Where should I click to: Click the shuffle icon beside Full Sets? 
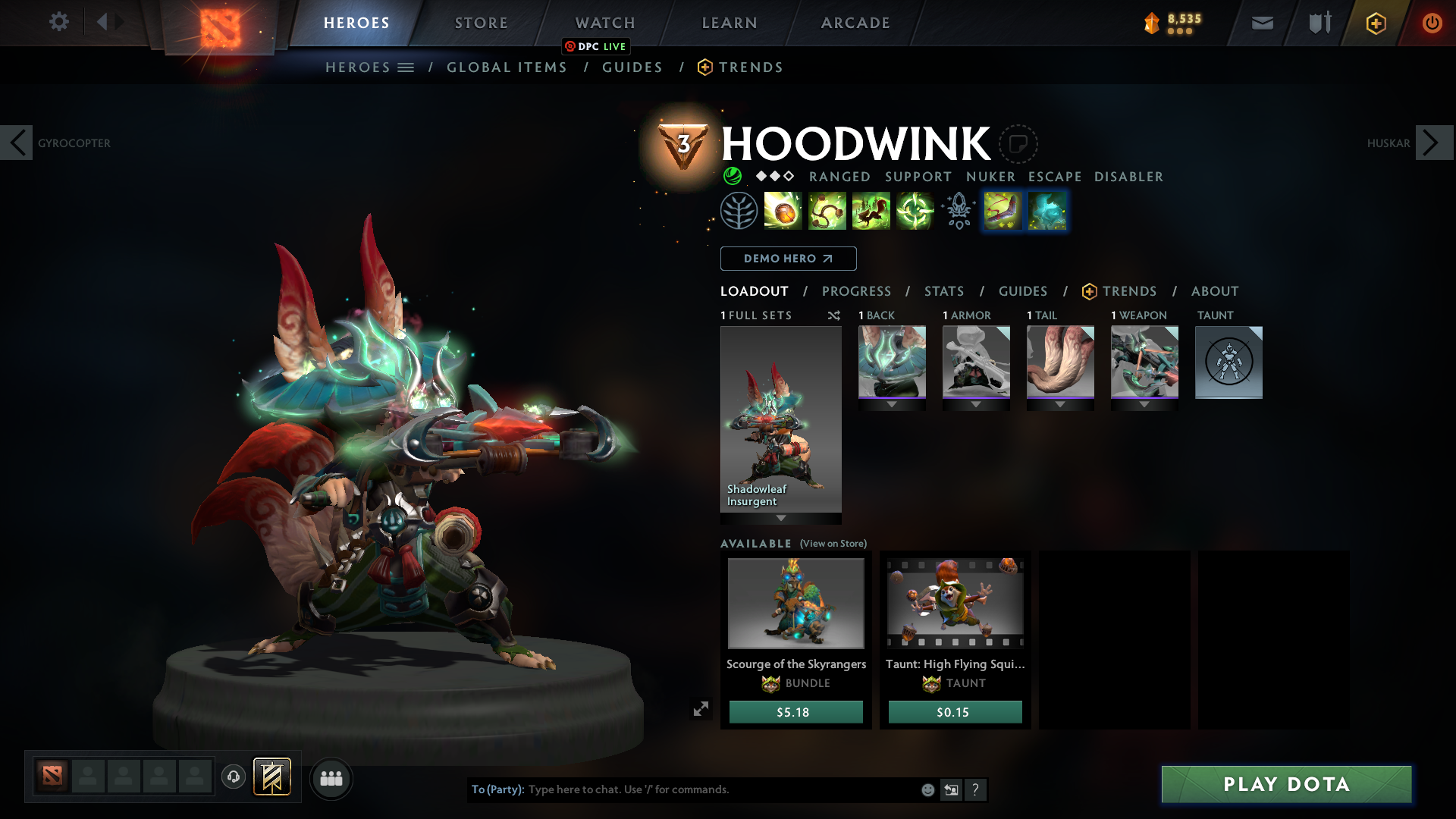[x=833, y=315]
